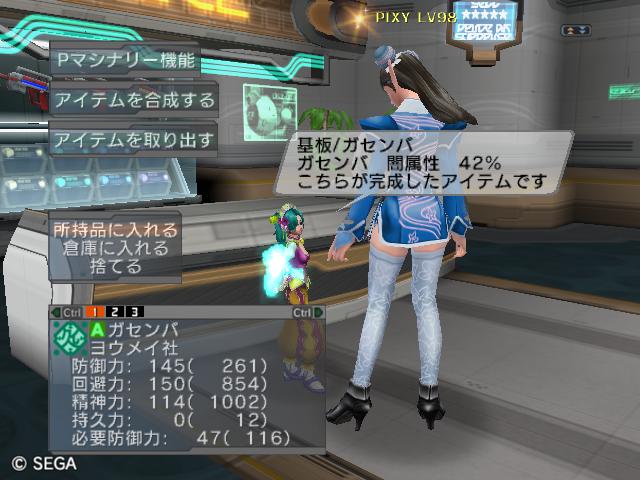
Task: Choose 捨てる to discard the item
Action: tap(115, 267)
